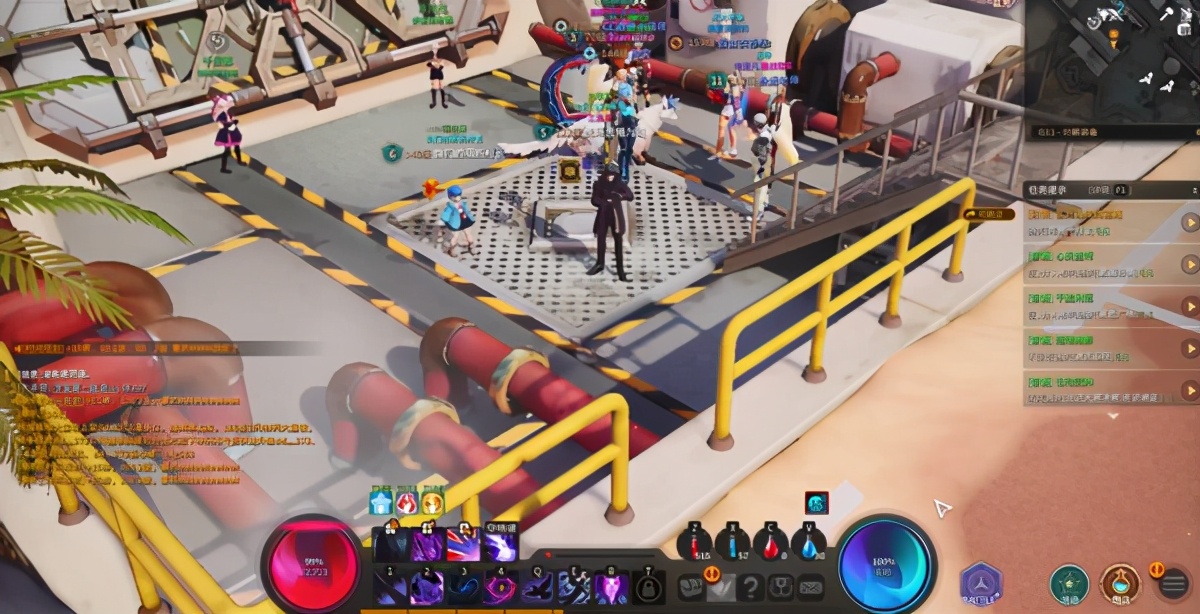Use the tall red potion on hotbar

point(694,545)
